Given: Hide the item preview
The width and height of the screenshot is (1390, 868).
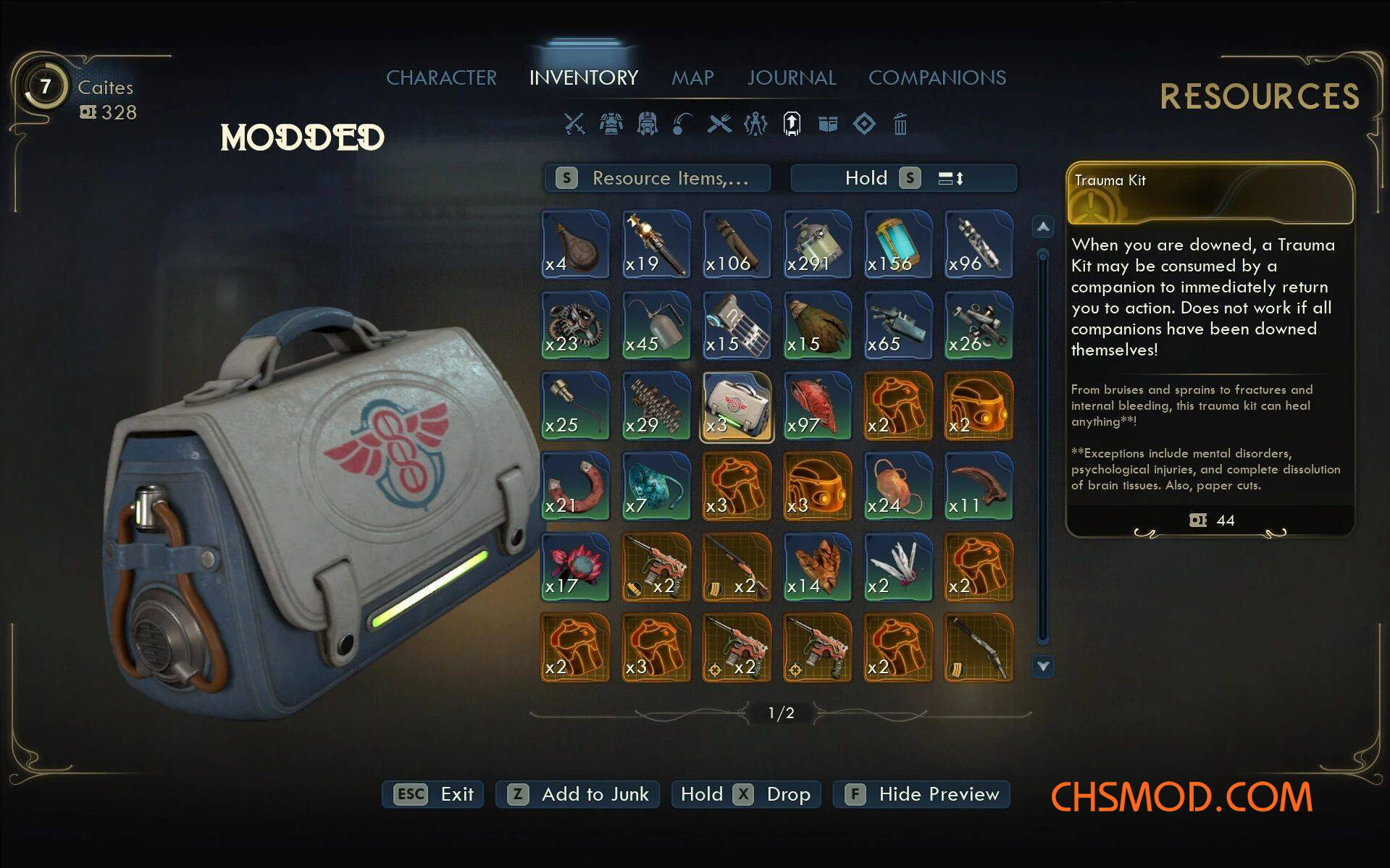Looking at the screenshot, I should click(x=921, y=794).
